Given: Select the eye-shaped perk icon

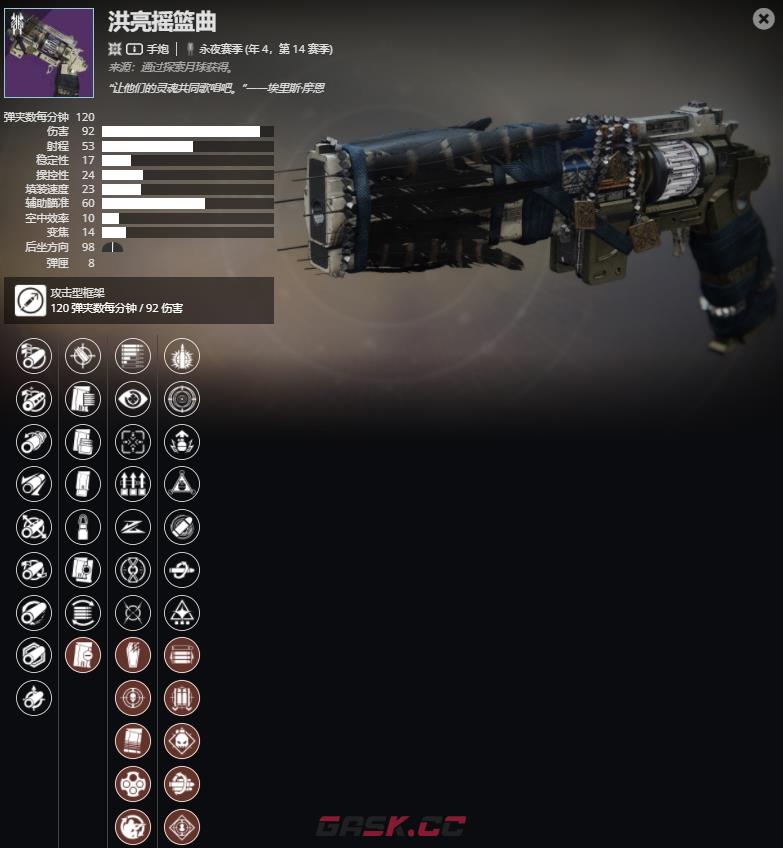Looking at the screenshot, I should (x=133, y=398).
